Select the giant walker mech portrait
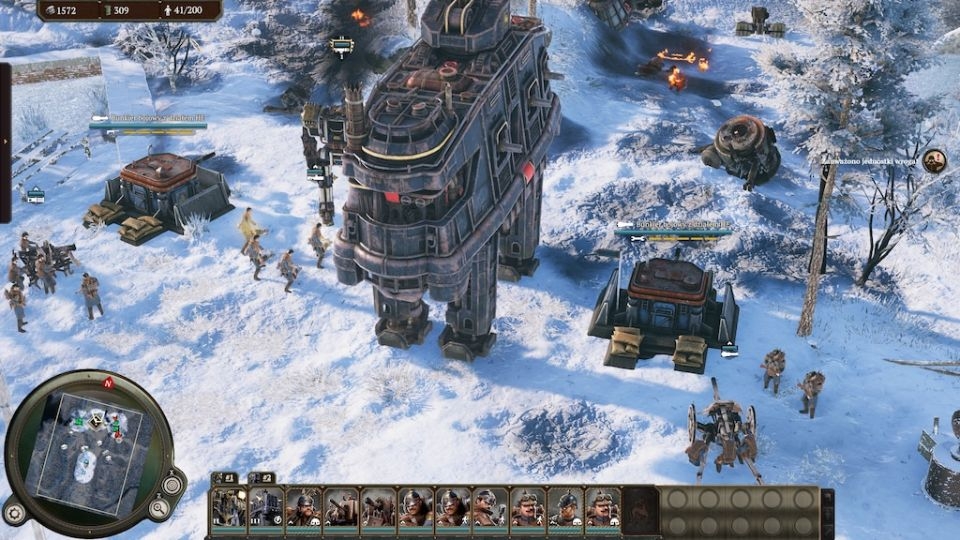The width and height of the screenshot is (960, 540). 266,507
